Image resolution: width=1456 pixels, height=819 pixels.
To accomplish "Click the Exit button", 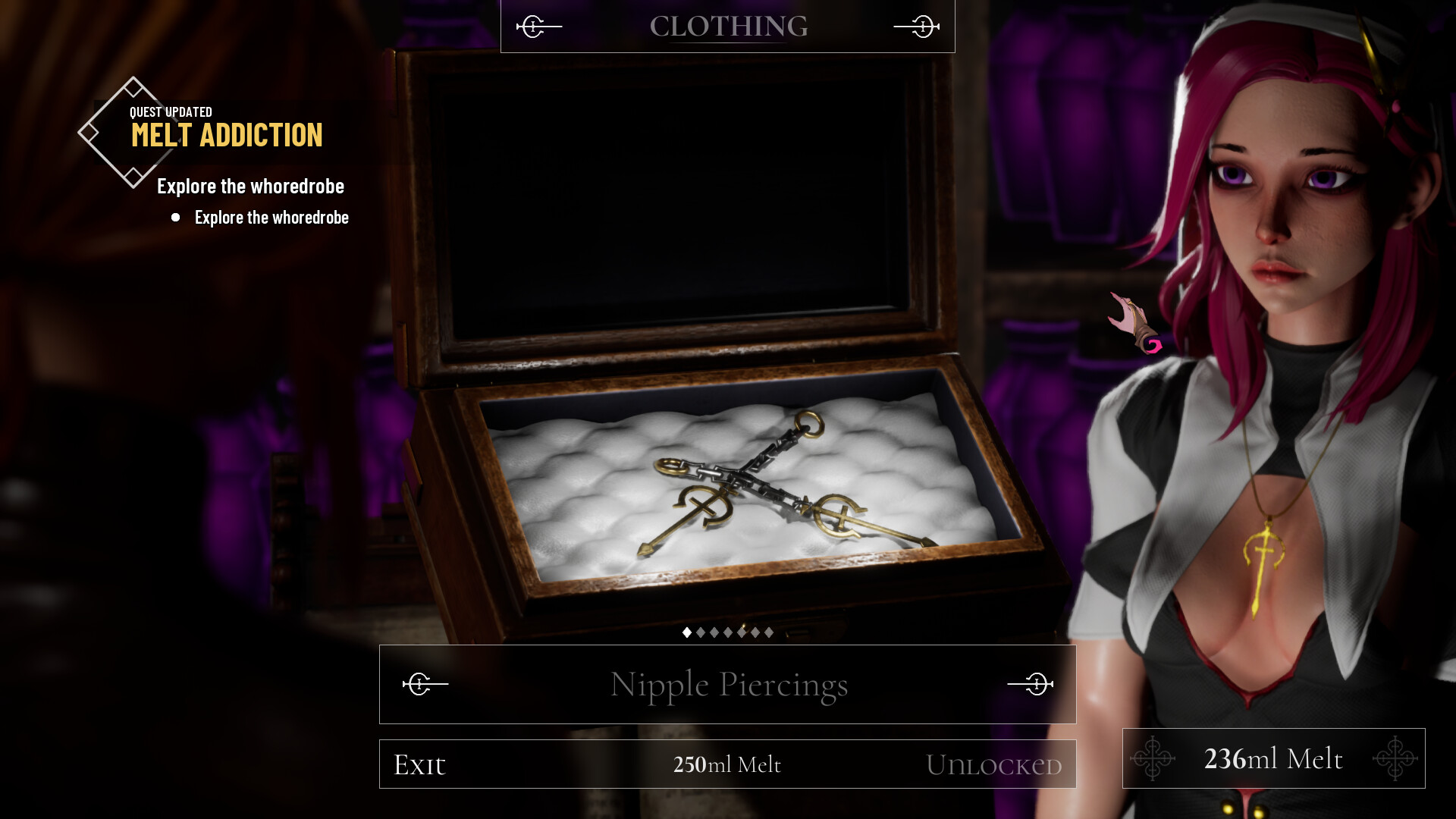I will 419,764.
